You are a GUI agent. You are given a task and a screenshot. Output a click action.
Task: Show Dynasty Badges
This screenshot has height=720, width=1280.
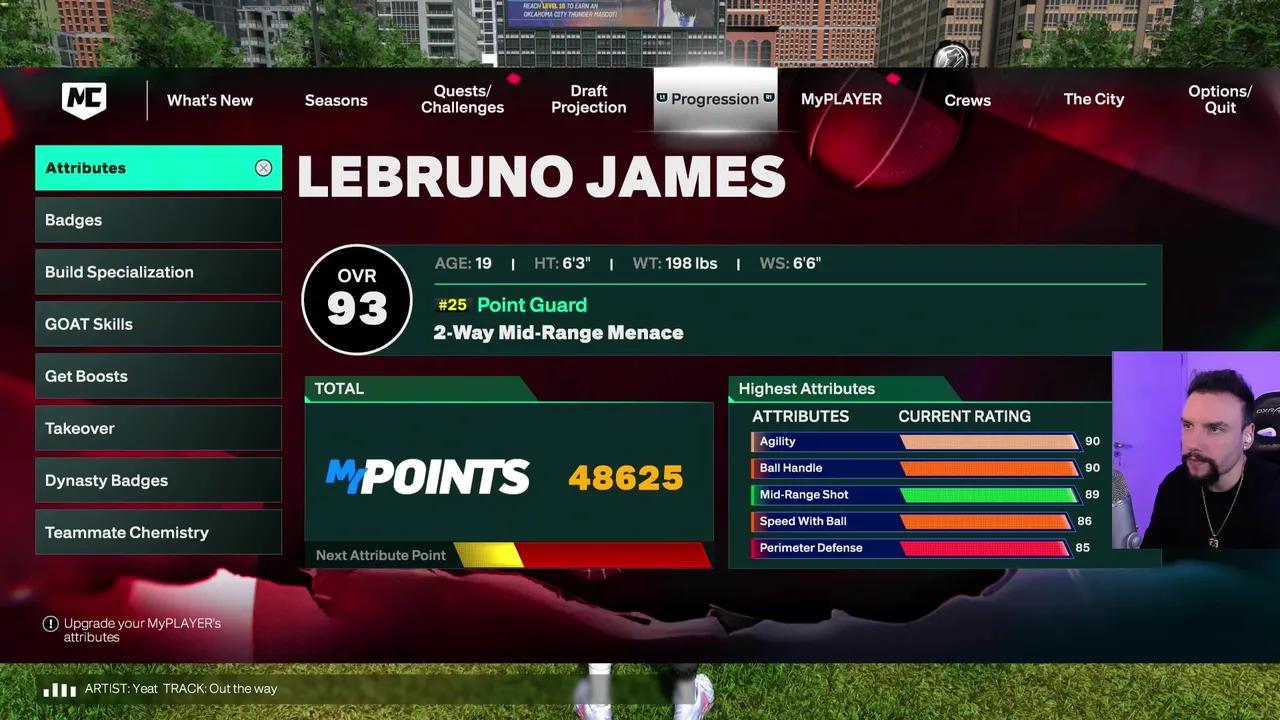point(158,480)
